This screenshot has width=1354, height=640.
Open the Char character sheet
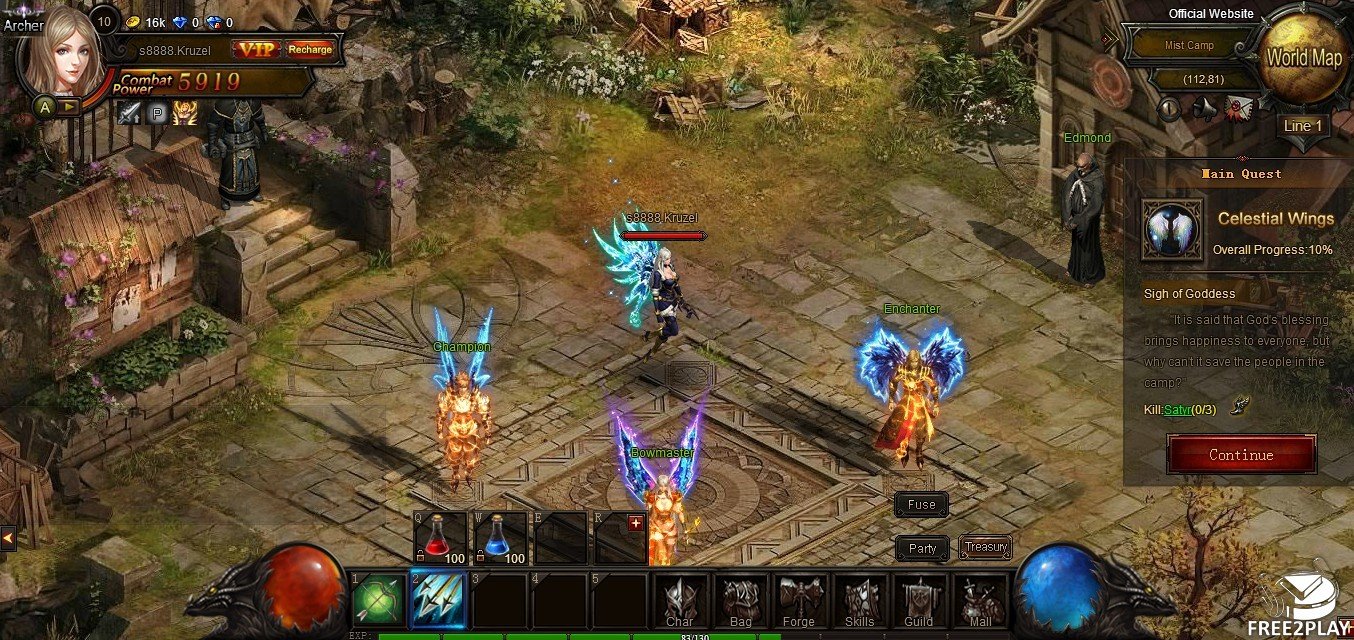click(680, 602)
